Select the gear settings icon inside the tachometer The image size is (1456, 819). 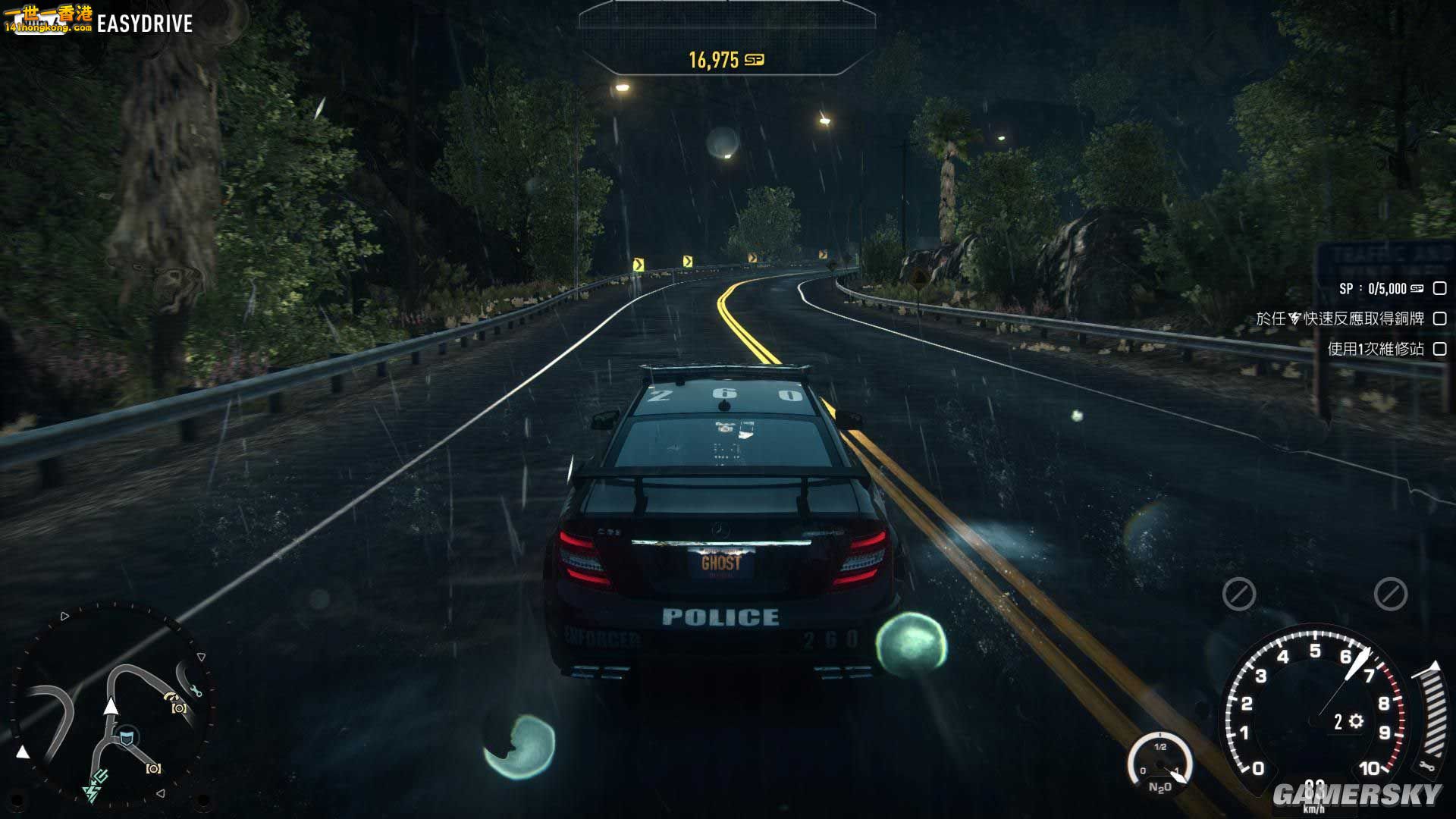click(1354, 722)
